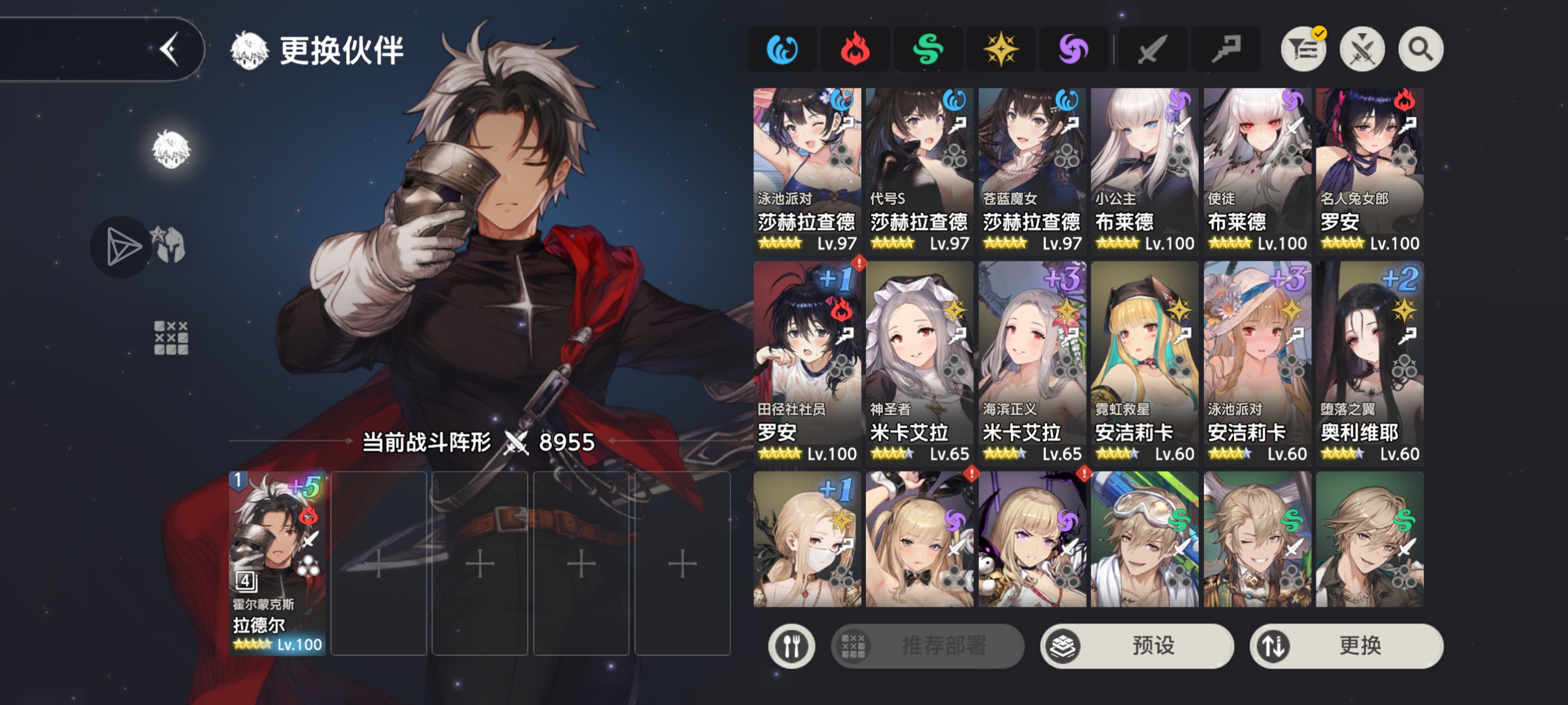Select the 代号S 莎赫拉查德 card
The image size is (1568, 705).
click(x=919, y=170)
